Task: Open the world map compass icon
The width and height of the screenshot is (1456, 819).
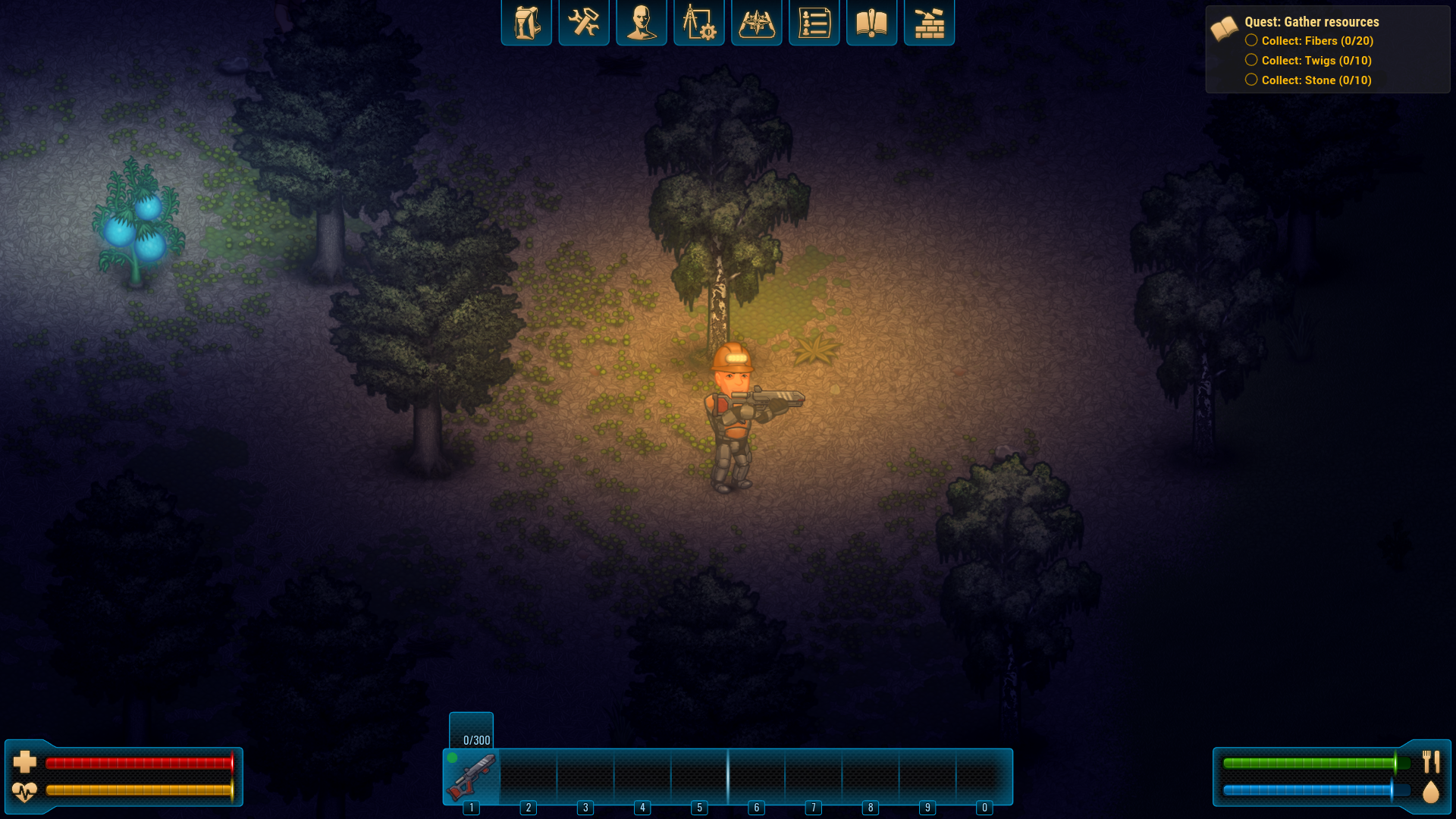Action: point(756,22)
